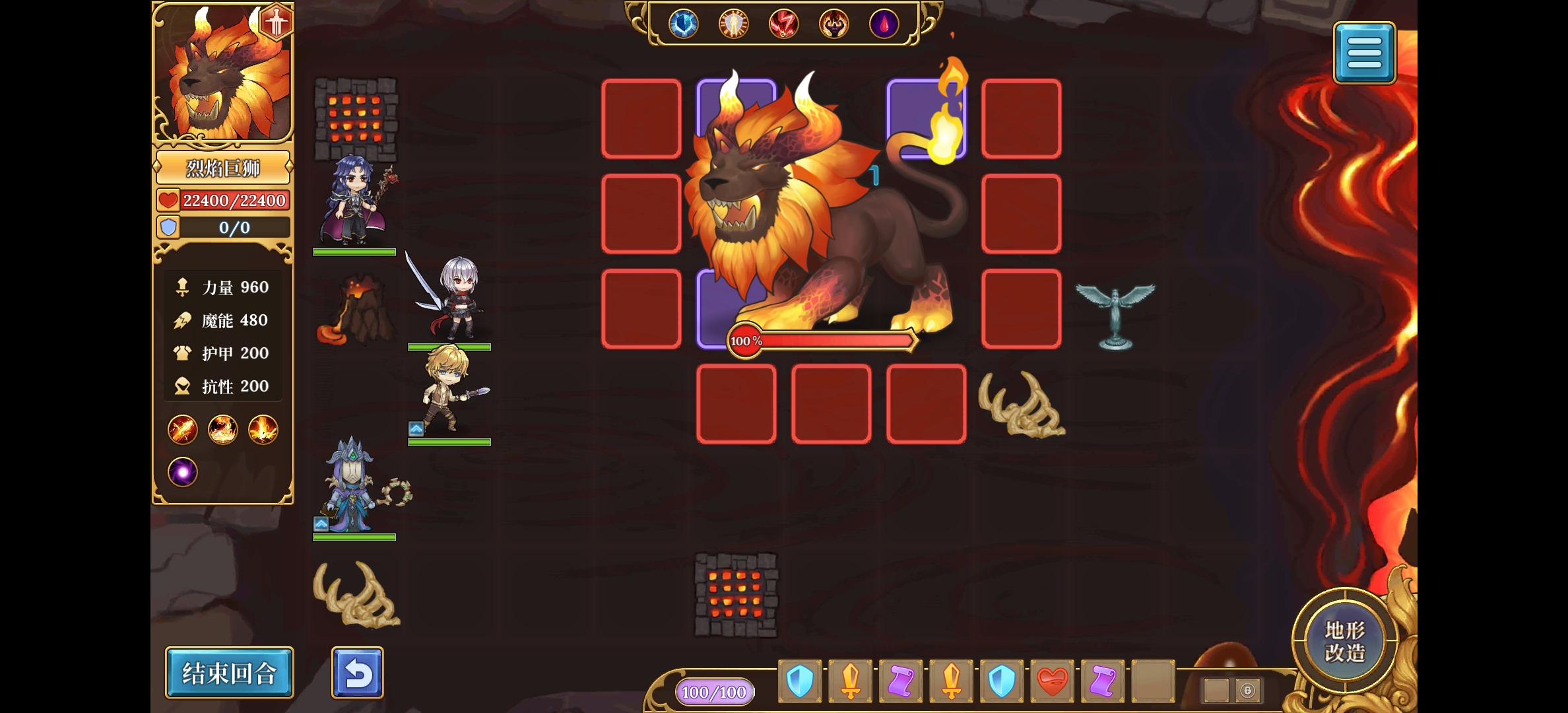Viewport: 1568px width, 713px height.
Task: Inspect the flaming claw slash skill icon
Action: click(182, 430)
